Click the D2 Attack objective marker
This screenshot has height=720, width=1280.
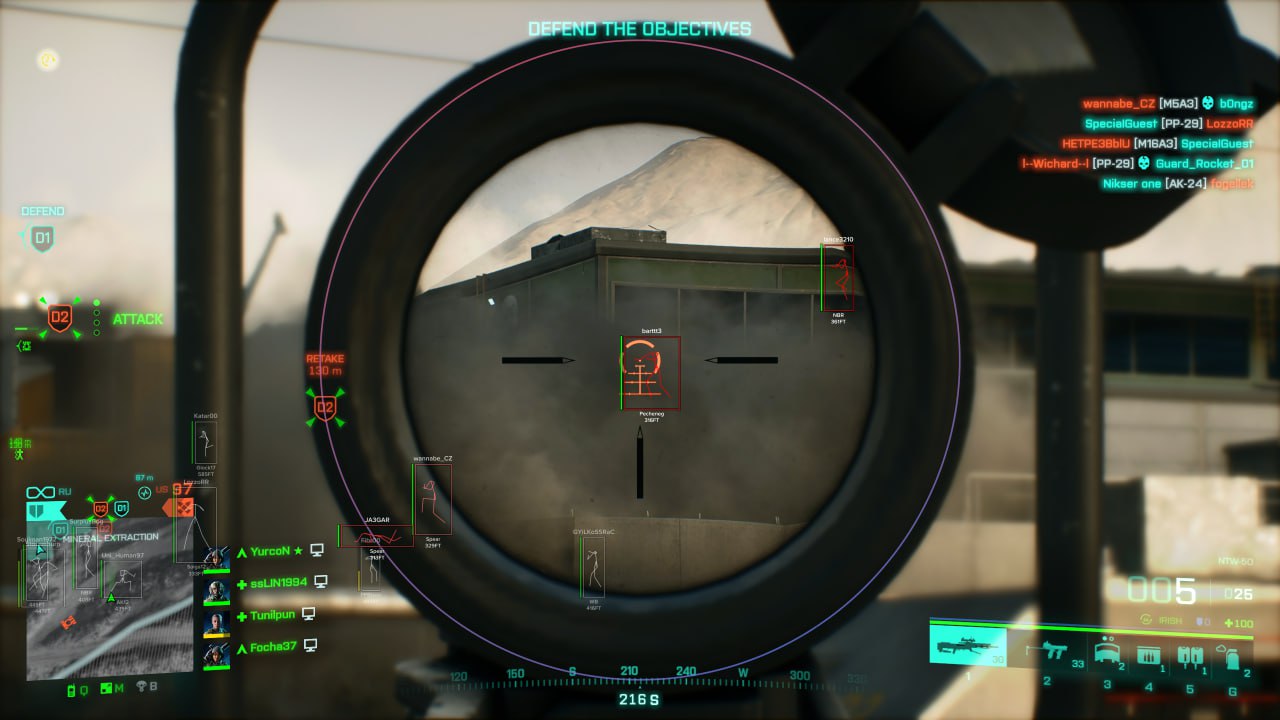point(60,319)
